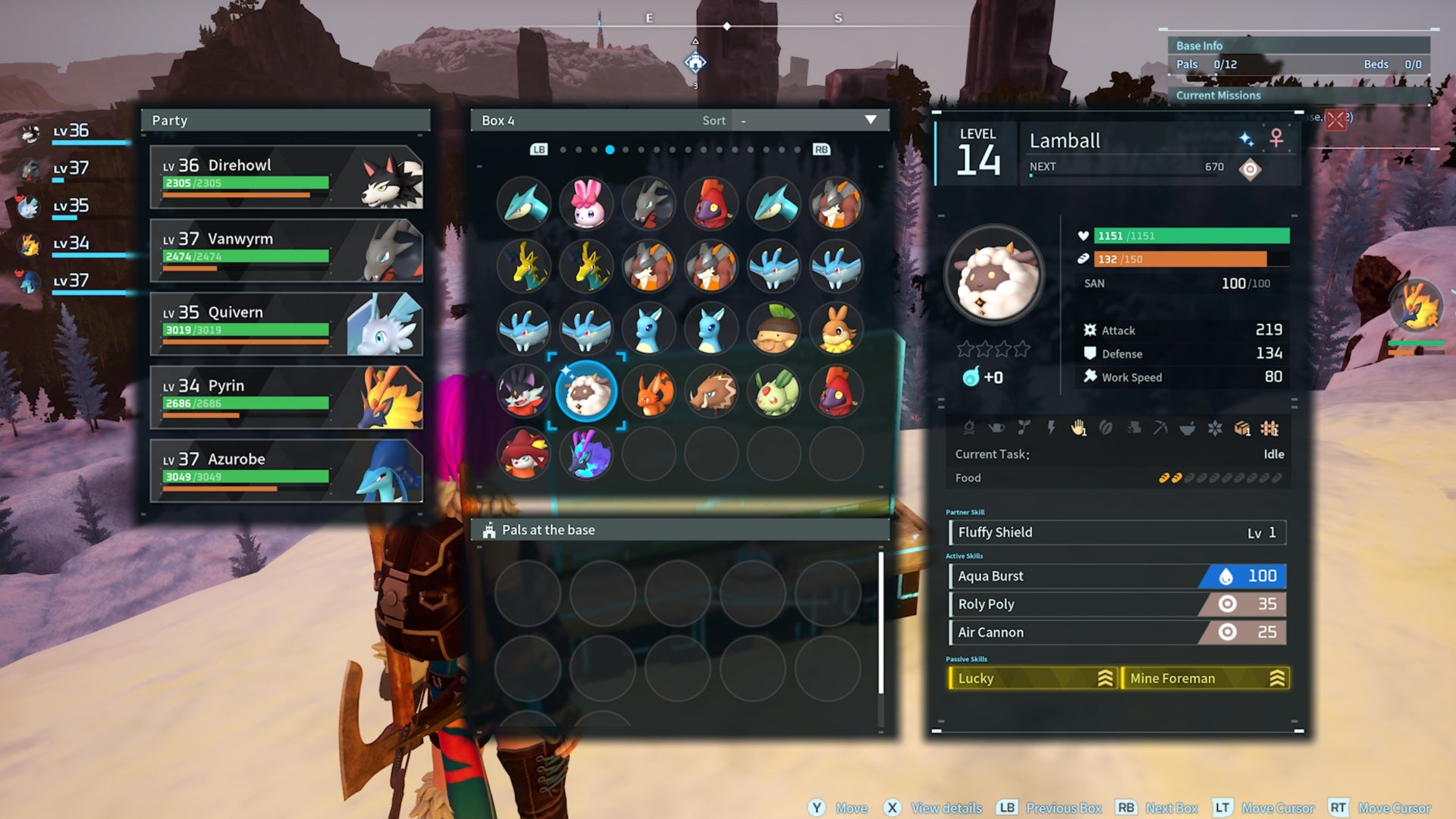Viewport: 1456px width, 819px height.
Task: Click LB to view Previous Box
Action: 538,149
